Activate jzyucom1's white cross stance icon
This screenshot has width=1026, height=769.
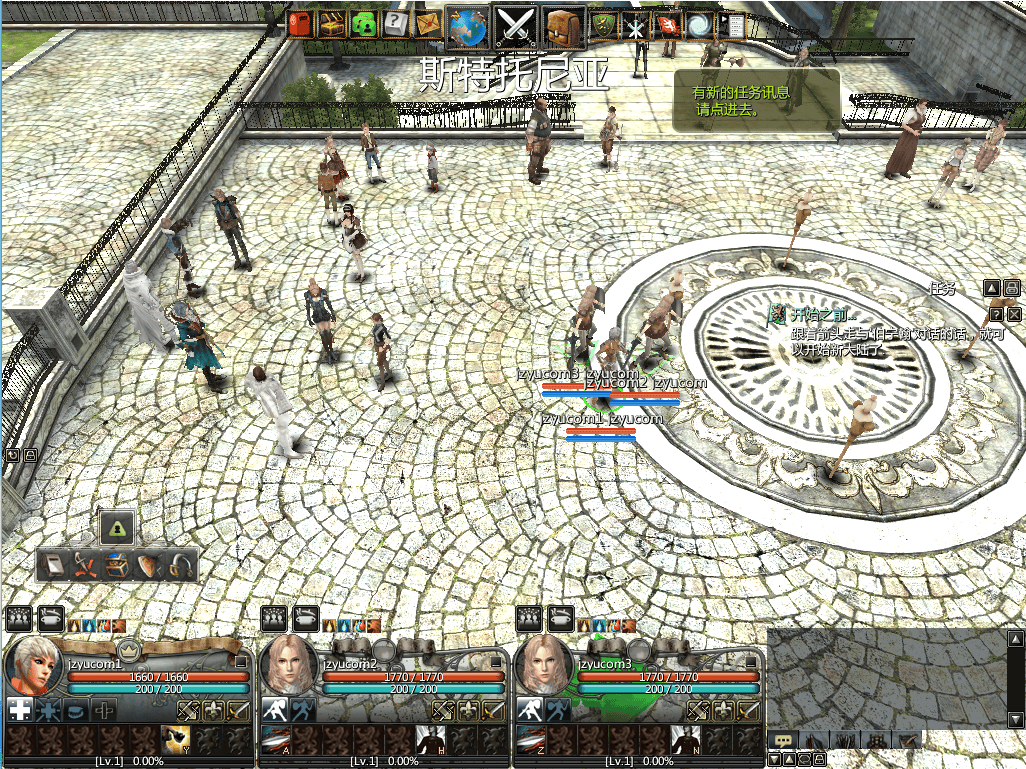pyautogui.click(x=19, y=711)
